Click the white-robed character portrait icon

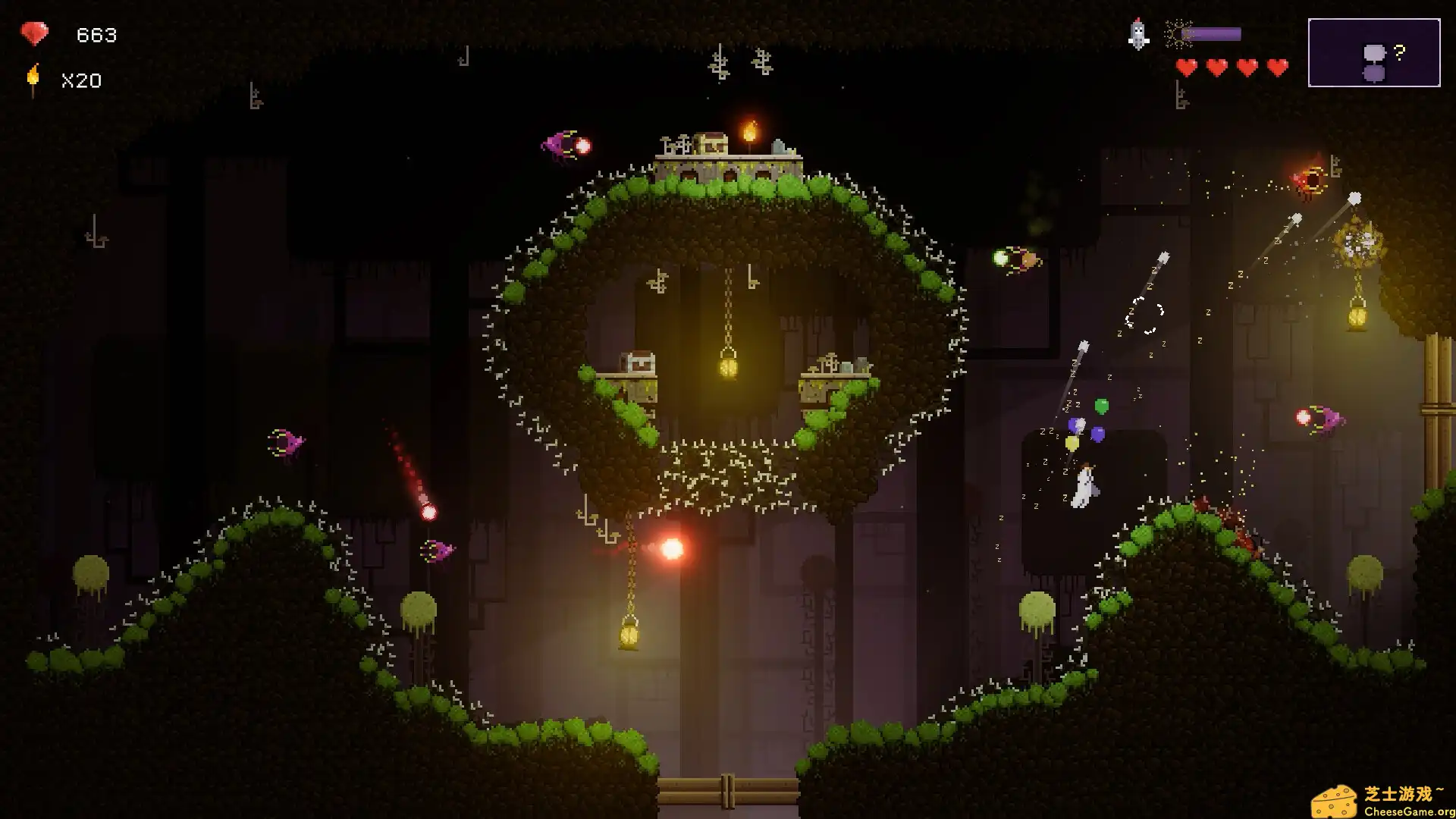point(1138,34)
